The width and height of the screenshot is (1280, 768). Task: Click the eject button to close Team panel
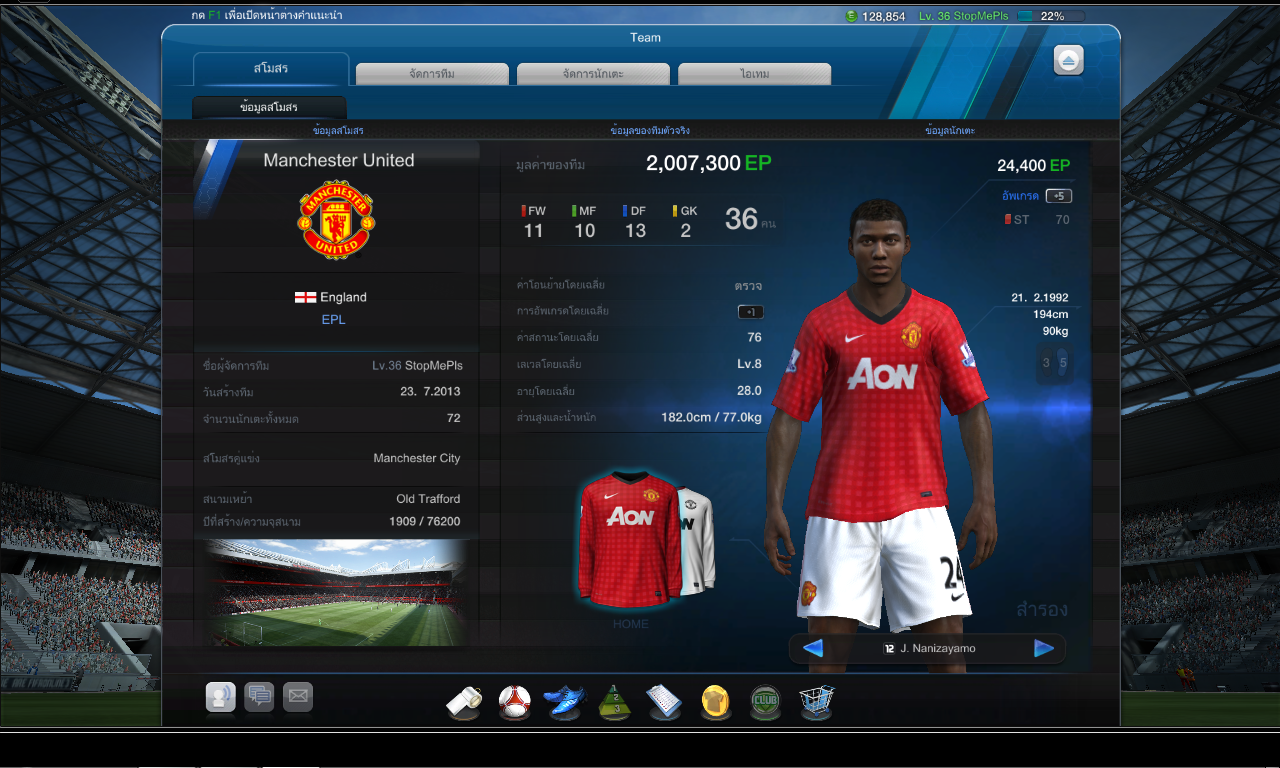click(1068, 61)
